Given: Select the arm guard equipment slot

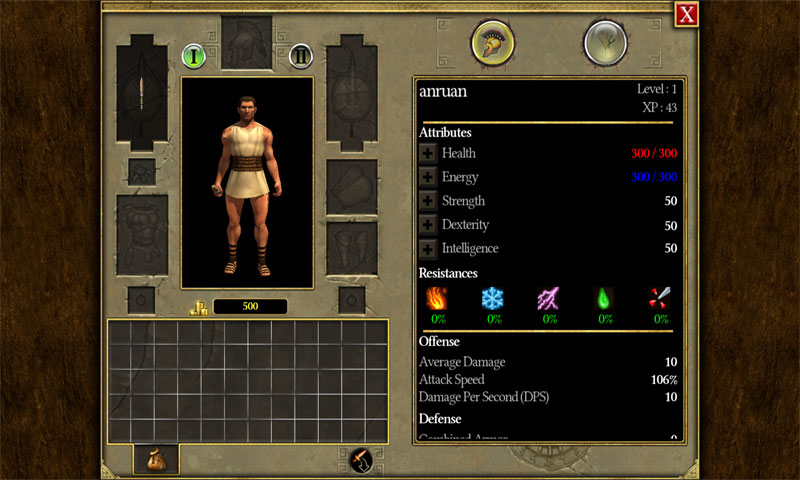Looking at the screenshot, I should click(351, 187).
